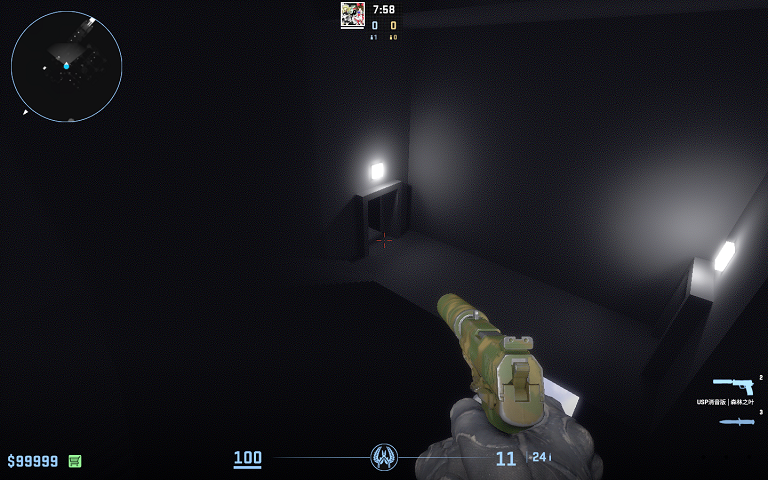
Task: Click the center team emblem icon
Action: click(x=384, y=458)
